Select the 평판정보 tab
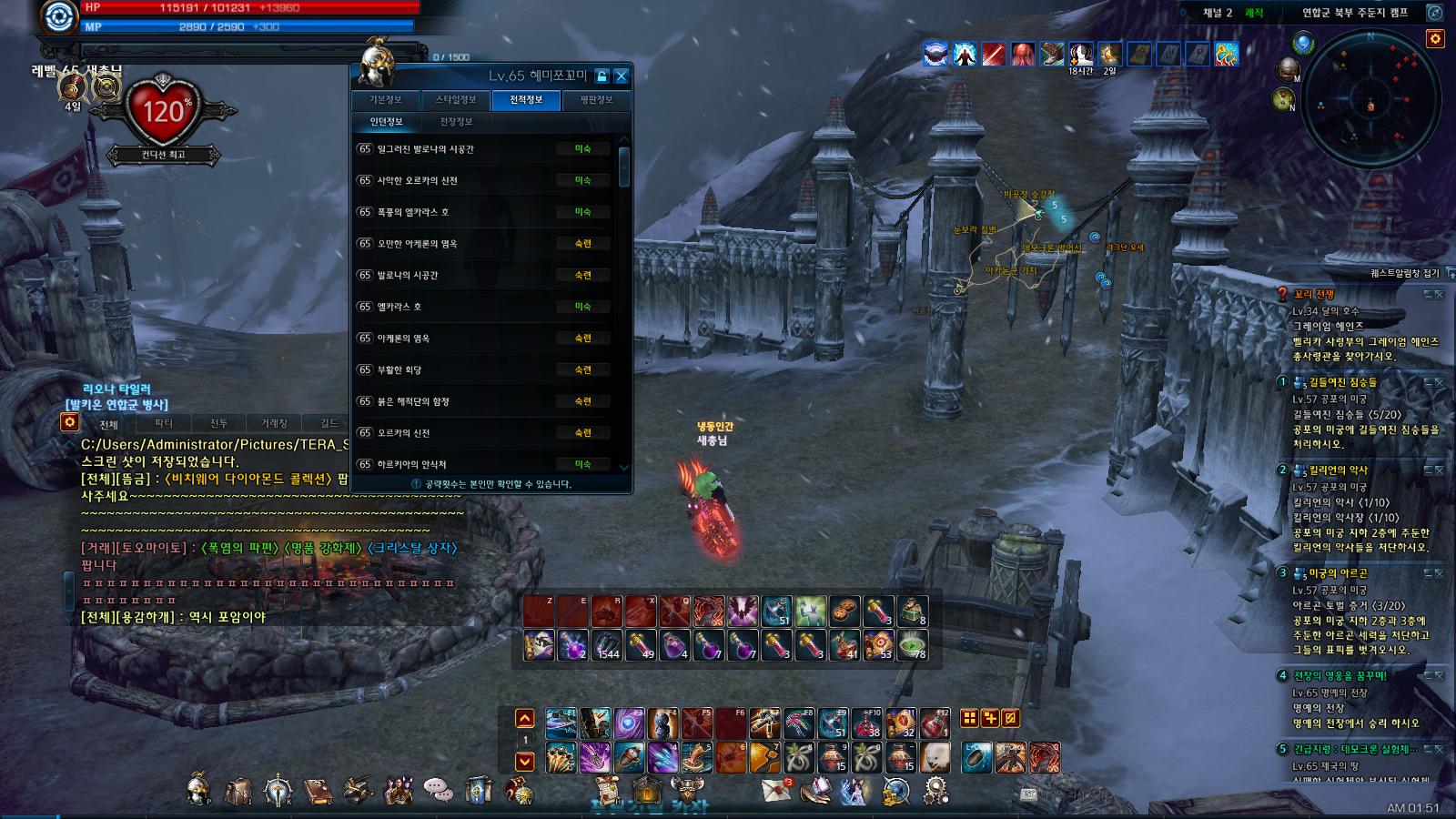Viewport: 1456px width, 819px height. pos(596,100)
